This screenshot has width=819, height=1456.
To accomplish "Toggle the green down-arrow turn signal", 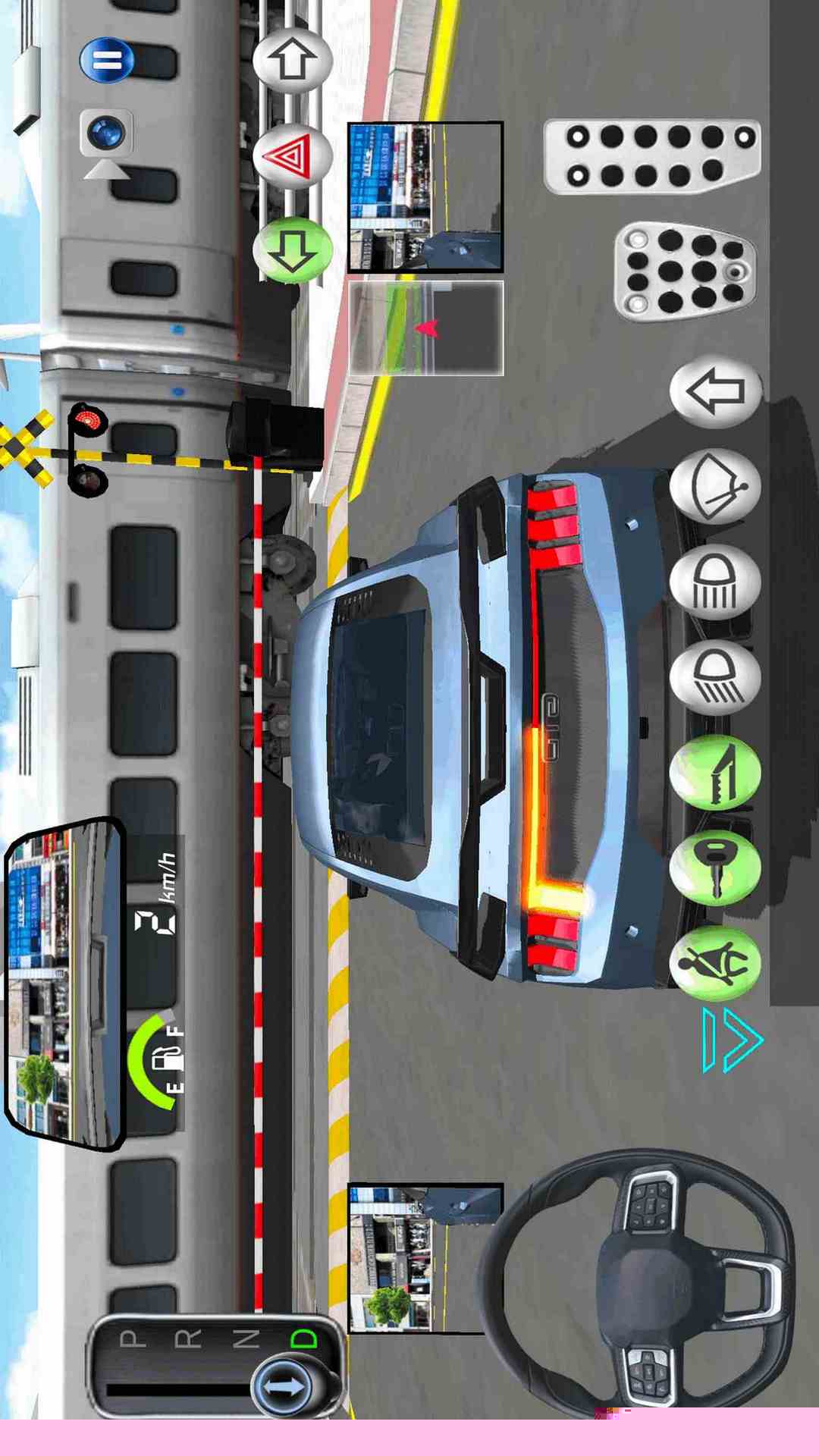I will click(x=292, y=250).
